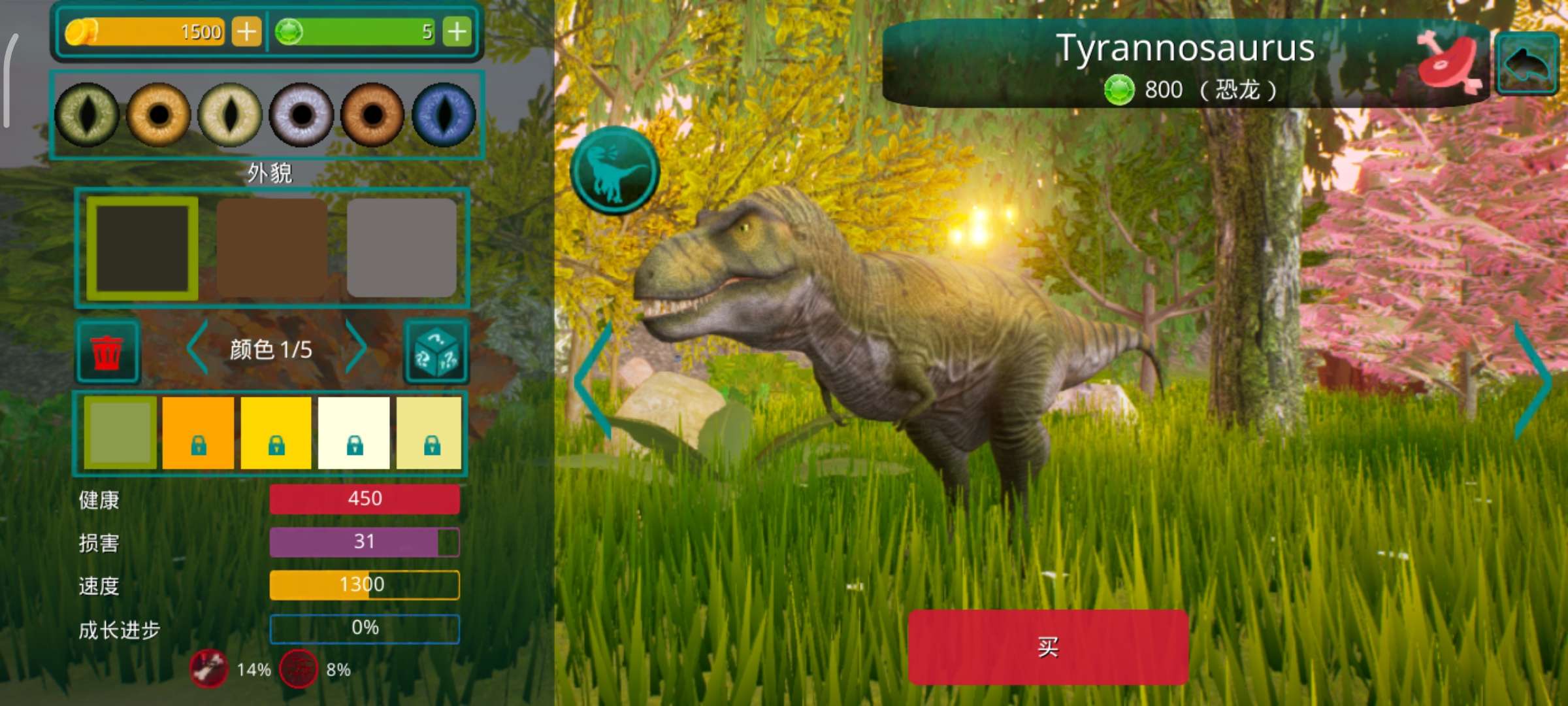Choose the gray skin pattern swatch

401,248
